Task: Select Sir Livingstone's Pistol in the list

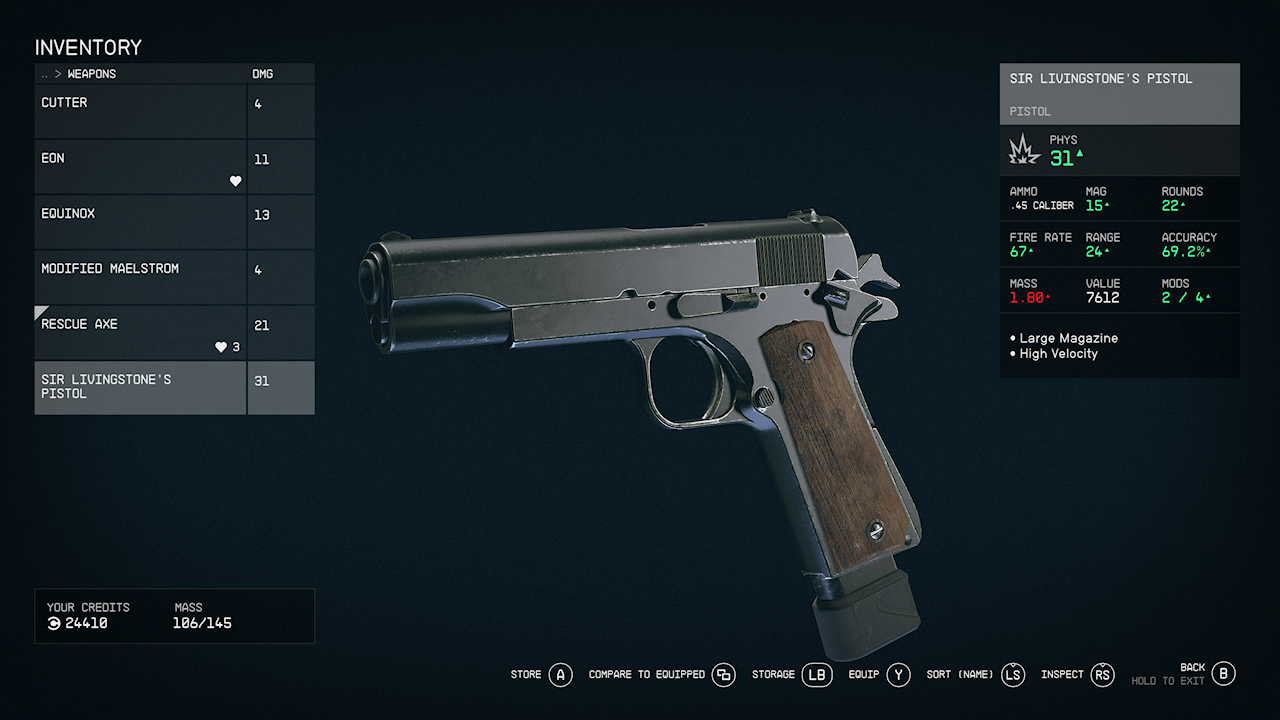Action: tap(140, 387)
